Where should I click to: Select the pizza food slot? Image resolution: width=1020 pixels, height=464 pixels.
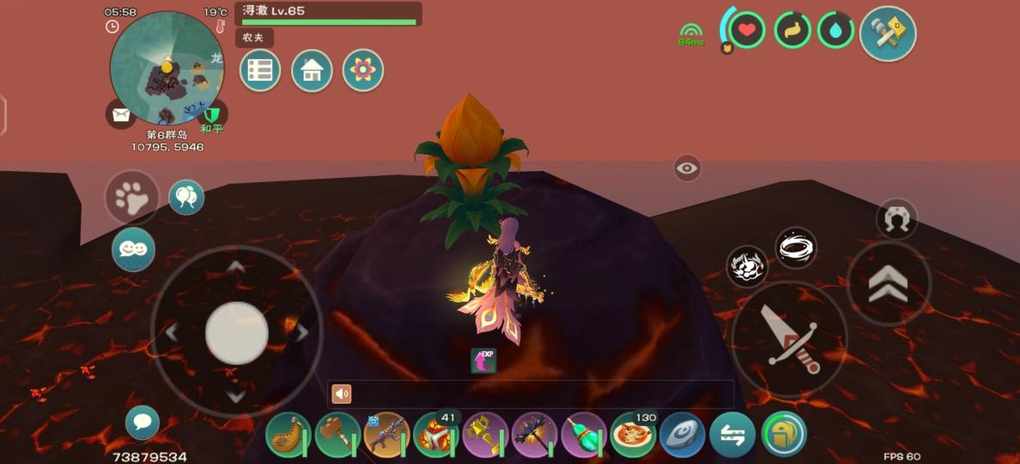(x=633, y=435)
